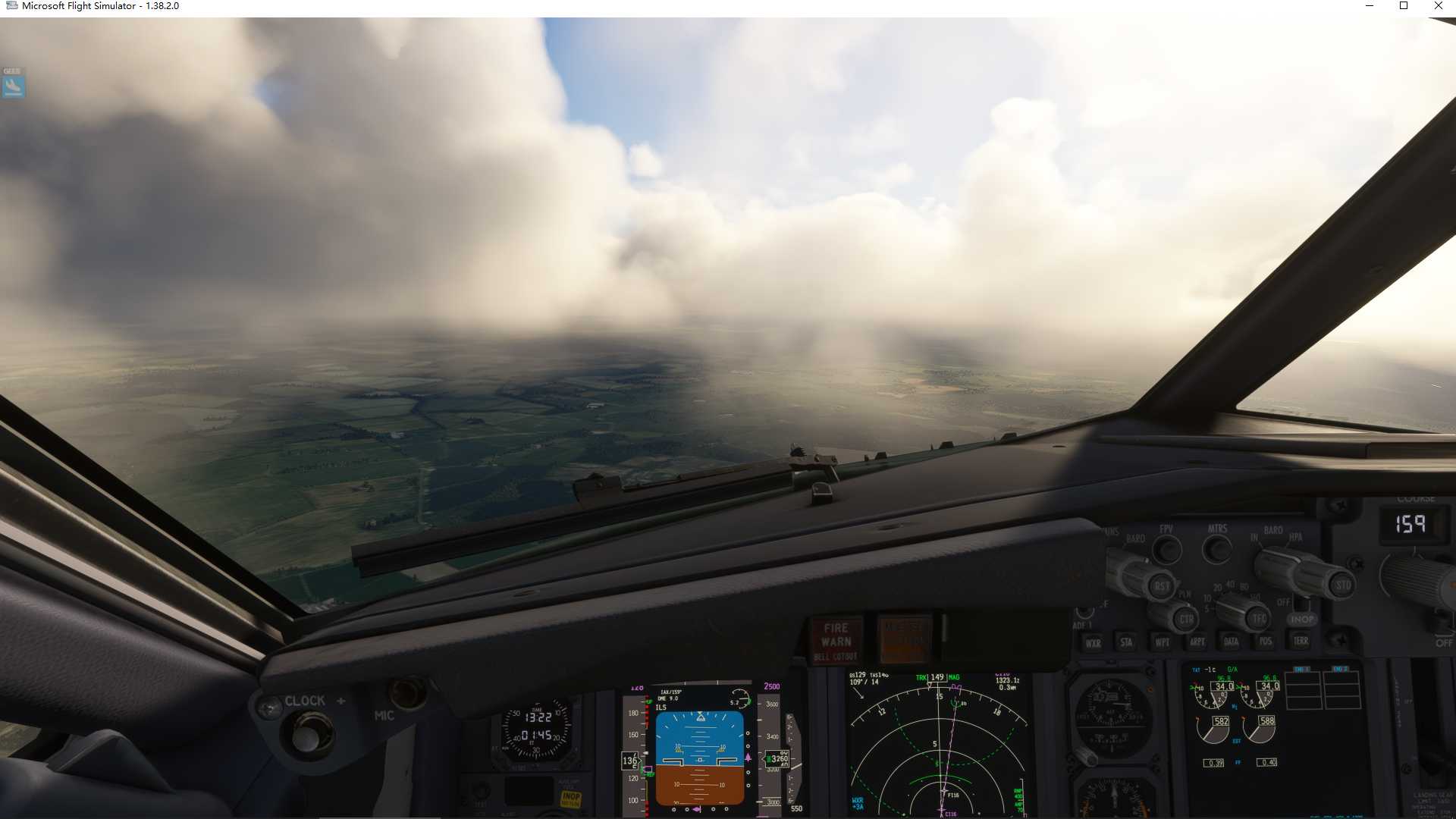1456x819 pixels.
Task: Toggle the STA stations map button
Action: (x=1126, y=642)
